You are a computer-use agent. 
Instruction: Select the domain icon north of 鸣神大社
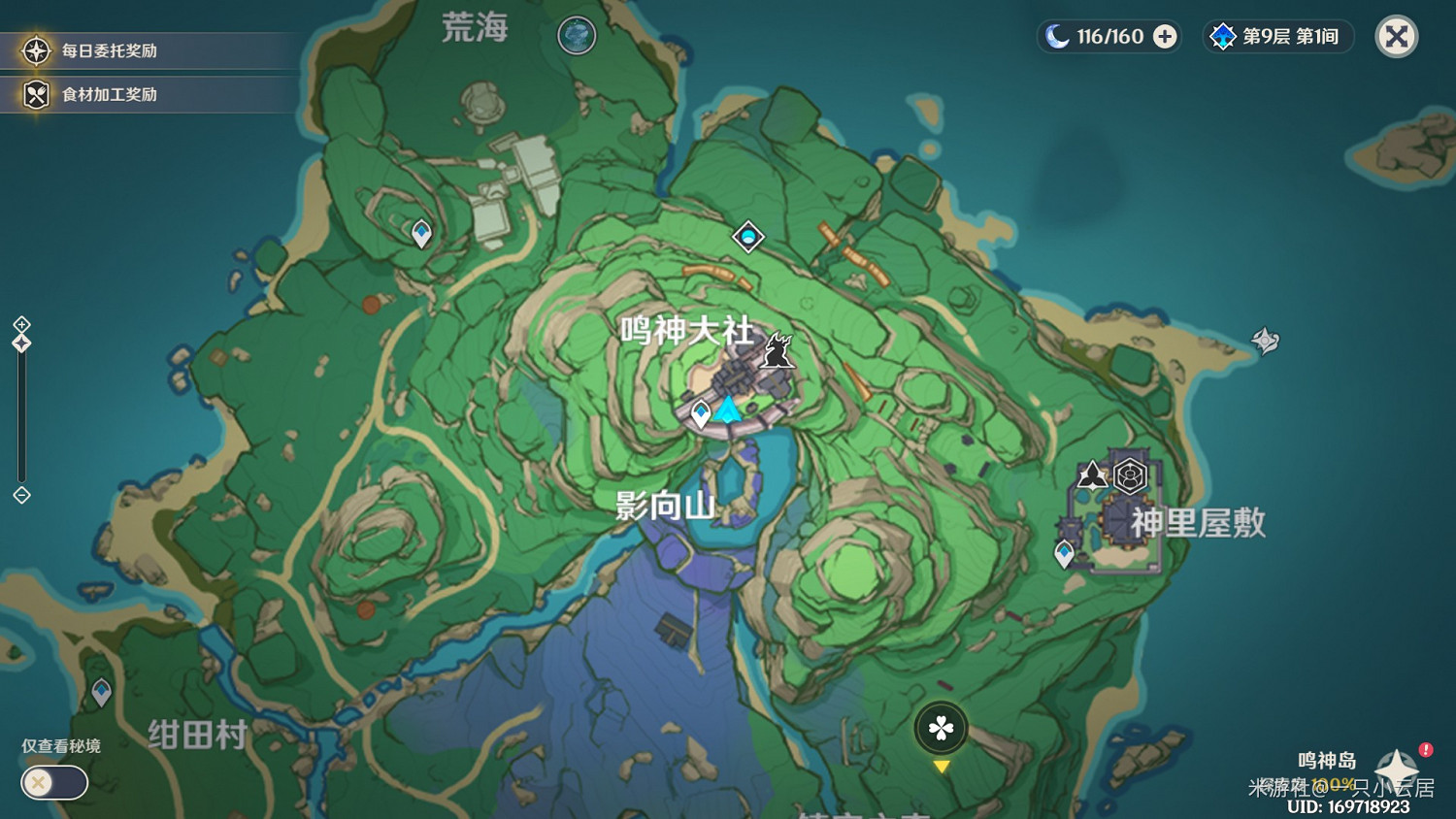pyautogui.click(x=747, y=236)
